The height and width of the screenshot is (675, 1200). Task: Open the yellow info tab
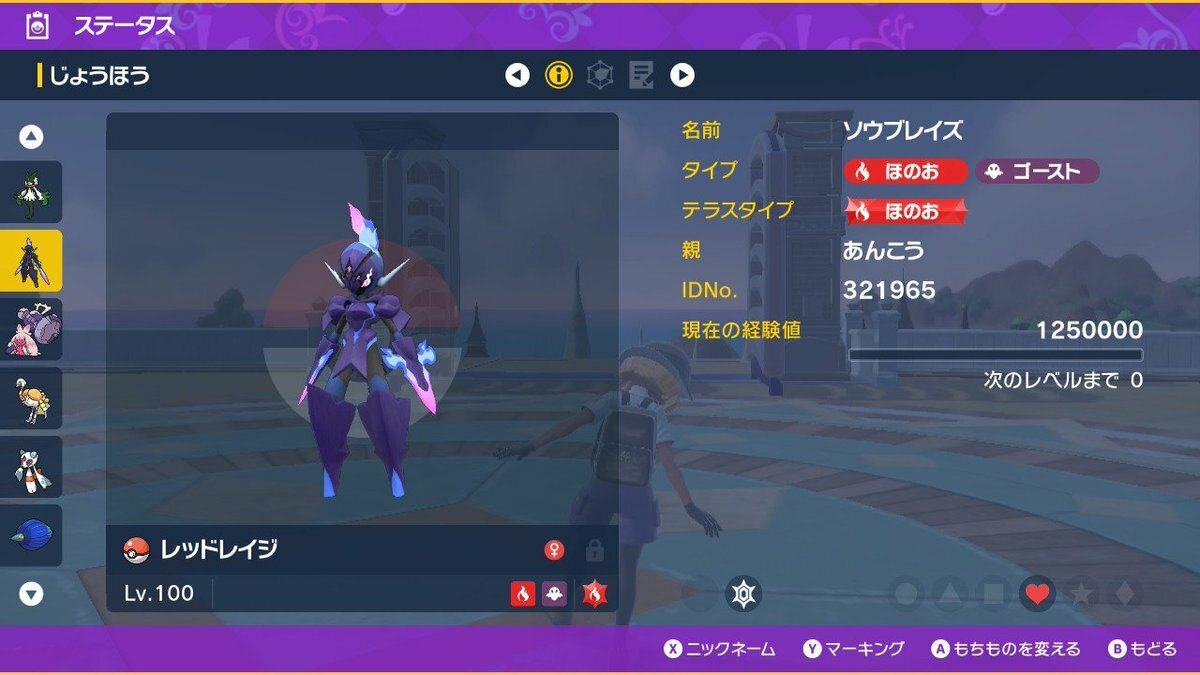tap(558, 75)
